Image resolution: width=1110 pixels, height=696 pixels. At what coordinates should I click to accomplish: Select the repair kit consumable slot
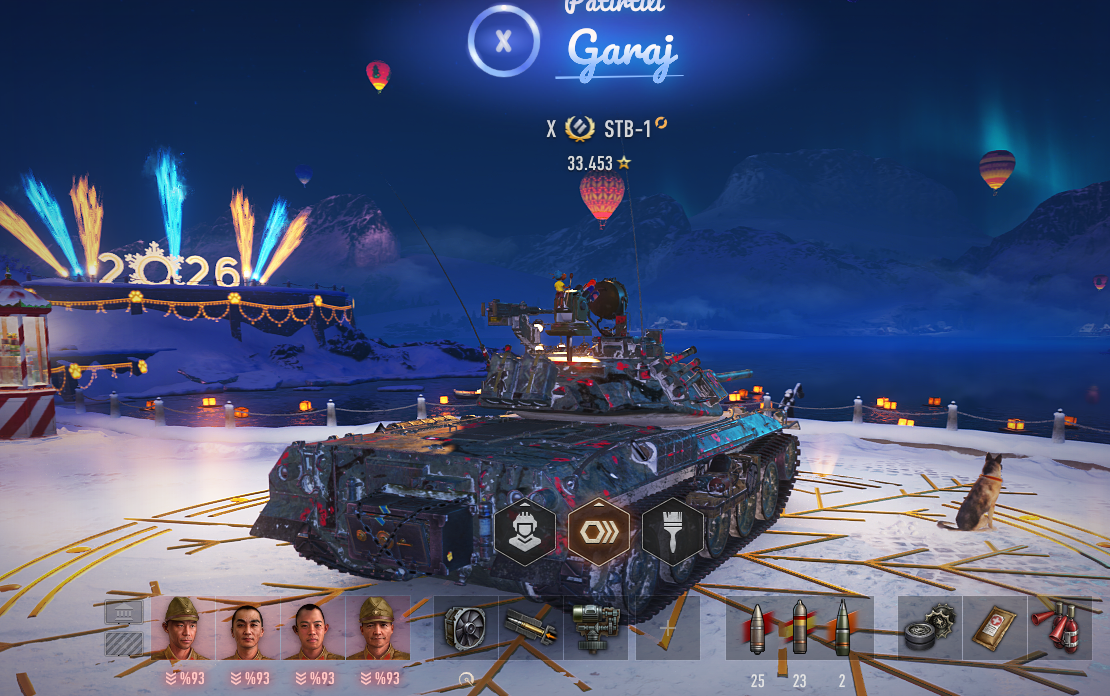pos(930,629)
